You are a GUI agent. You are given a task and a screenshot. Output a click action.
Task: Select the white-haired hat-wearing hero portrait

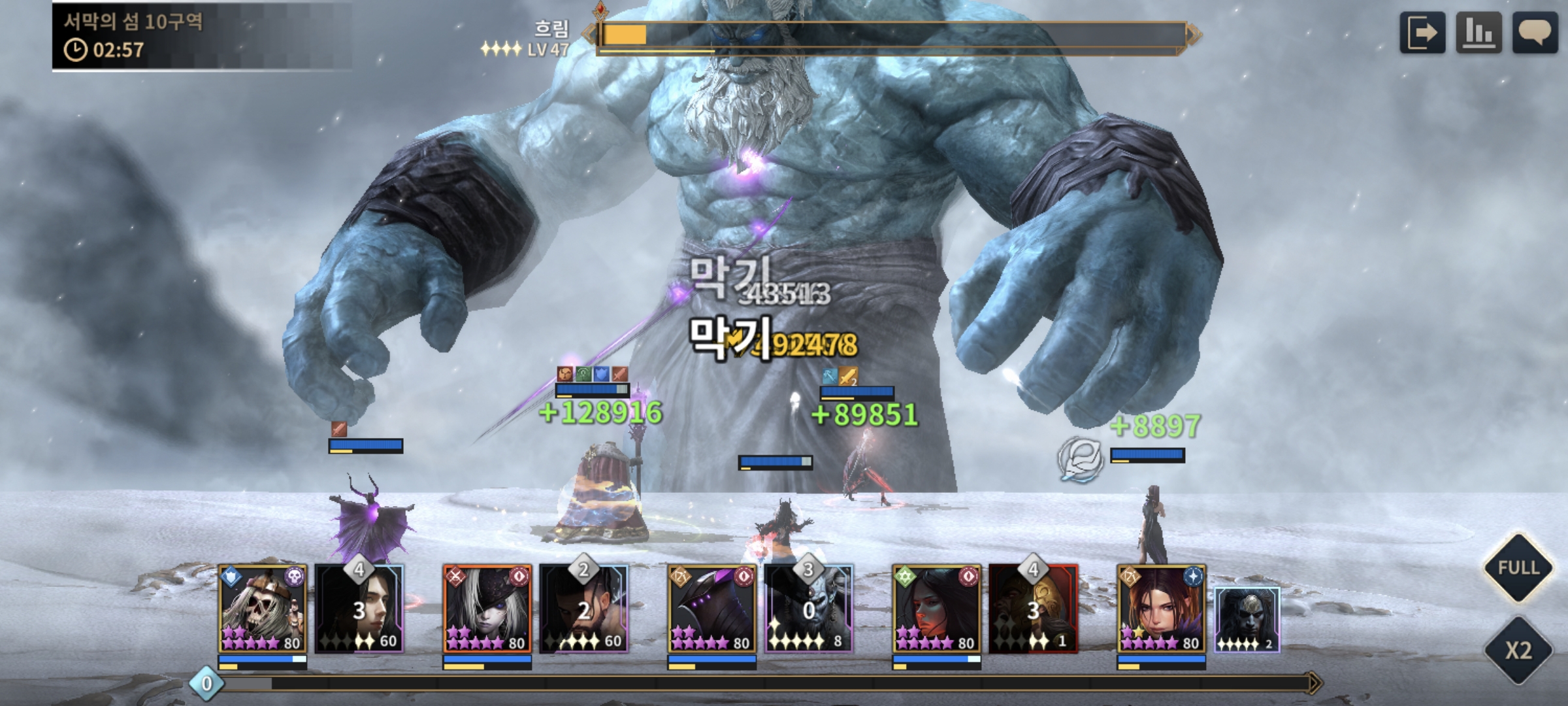(x=487, y=609)
